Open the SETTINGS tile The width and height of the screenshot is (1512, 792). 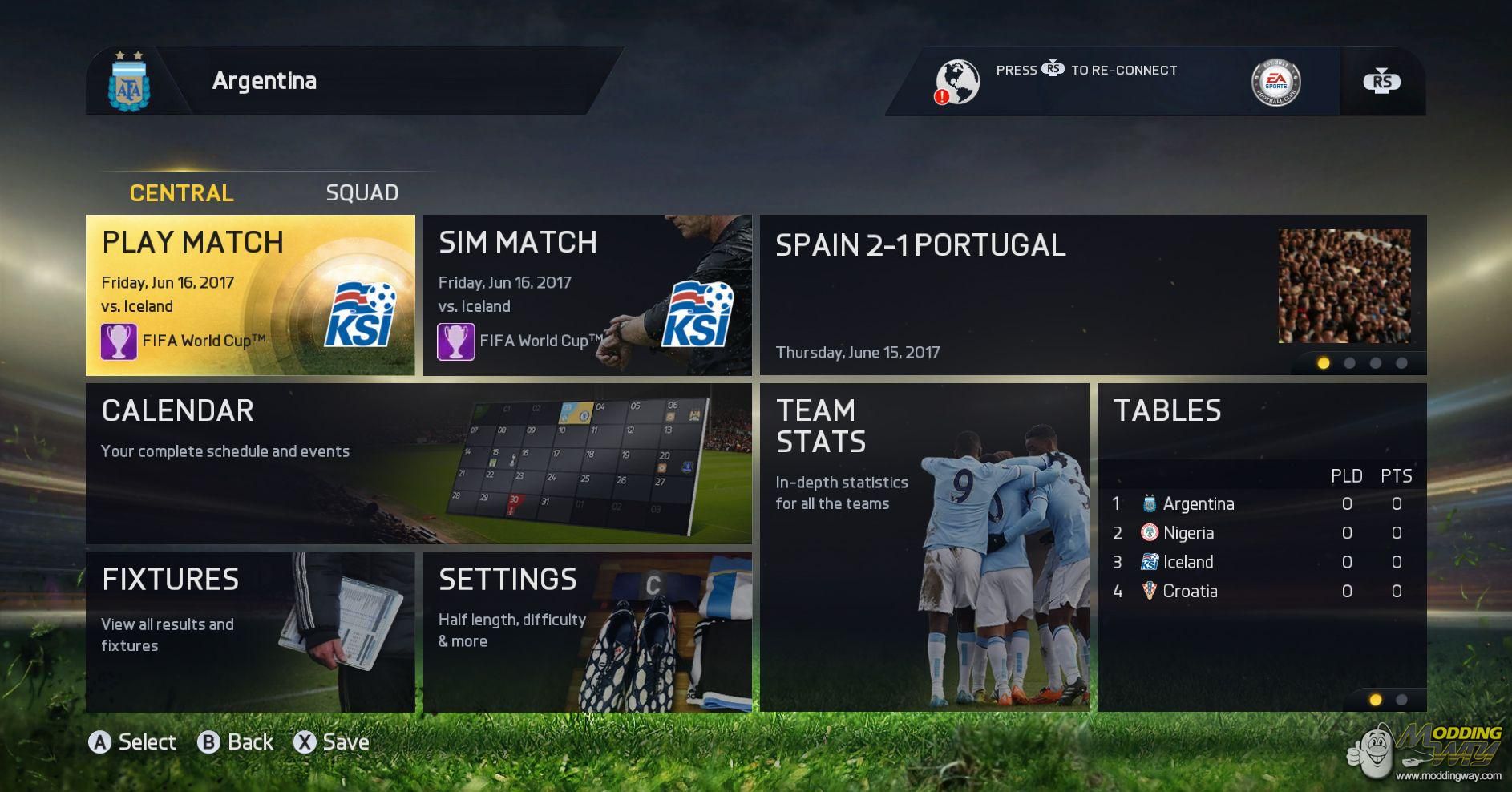587,632
